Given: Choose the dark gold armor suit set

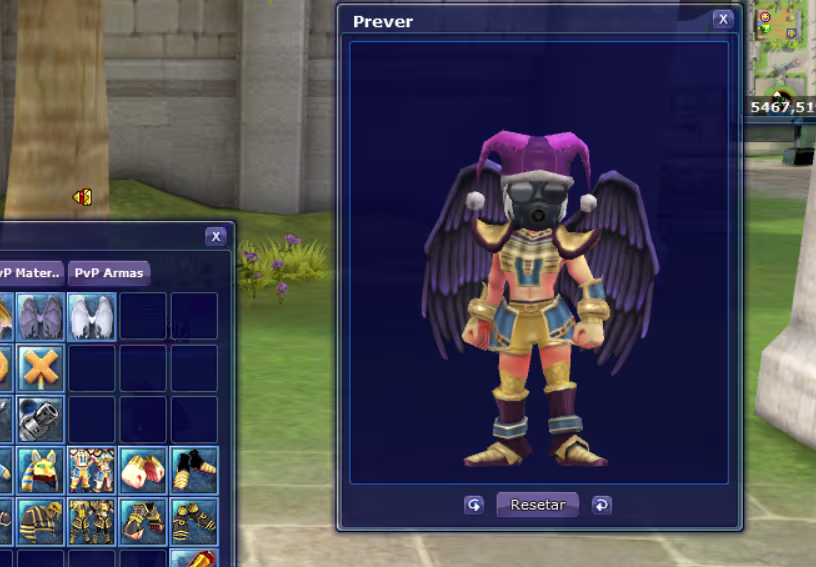Looking at the screenshot, I should (x=92, y=521).
